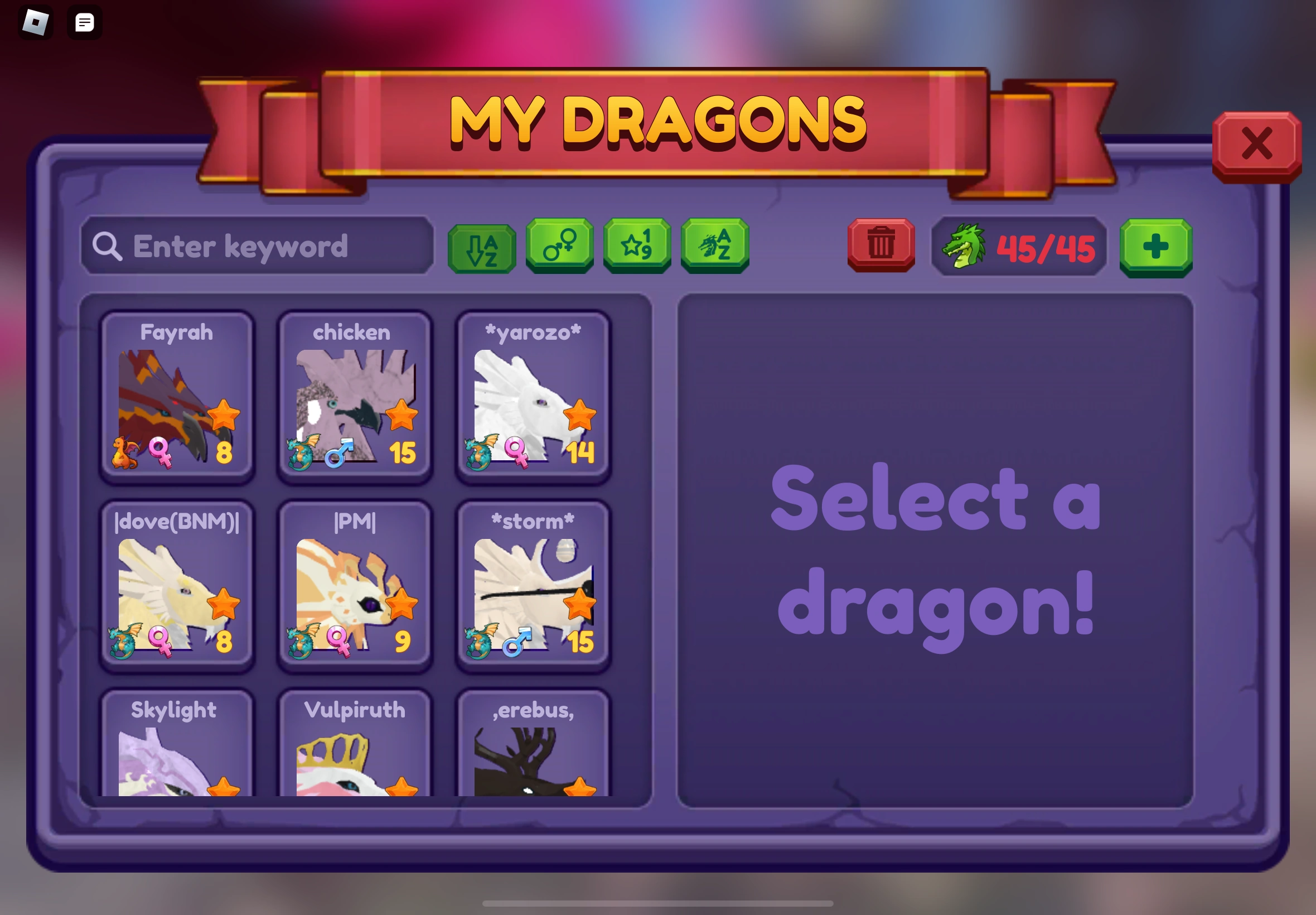
Task: Click the Enter keyword search field
Action: [258, 247]
